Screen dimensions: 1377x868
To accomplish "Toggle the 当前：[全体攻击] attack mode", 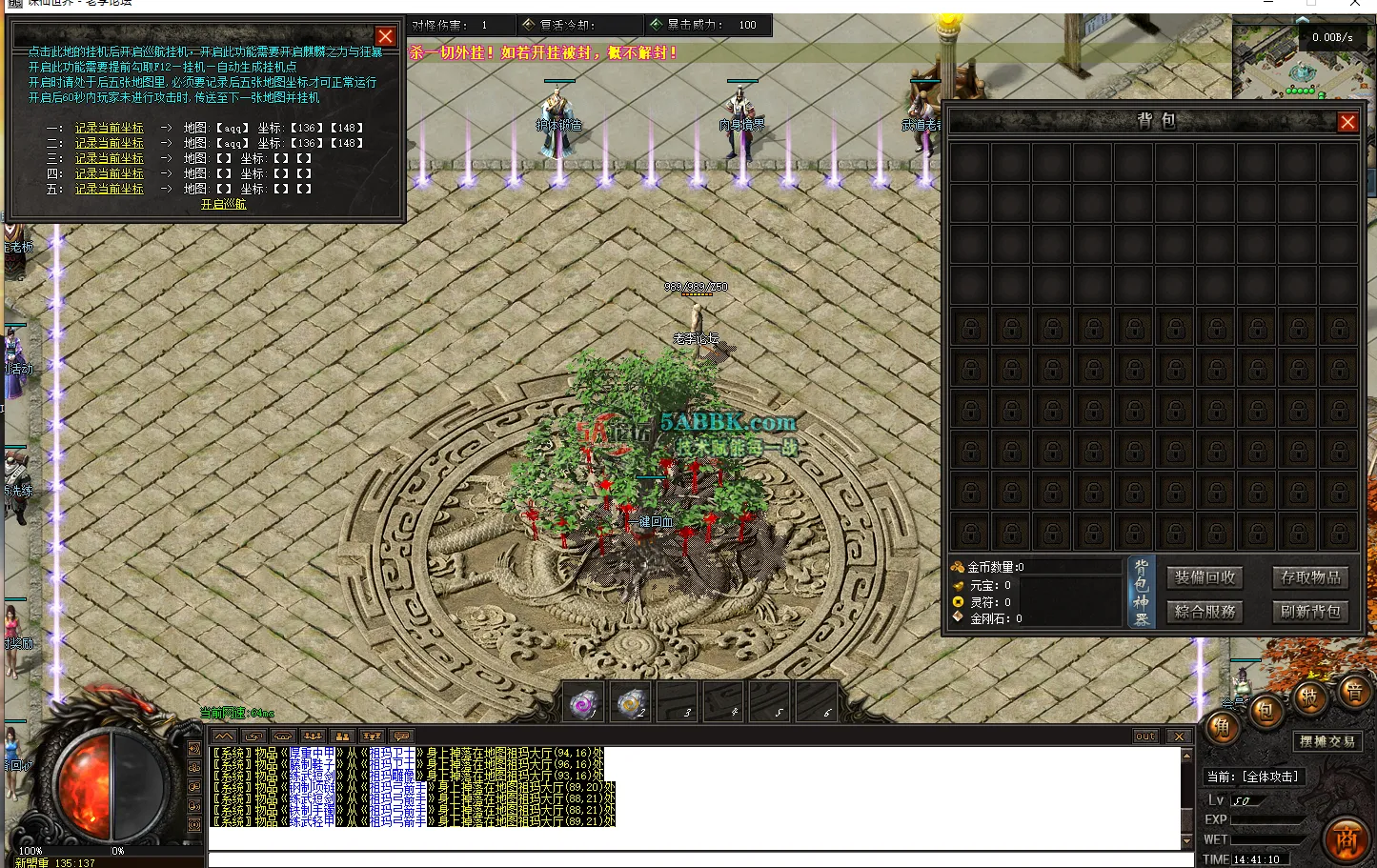I will pos(1254,777).
